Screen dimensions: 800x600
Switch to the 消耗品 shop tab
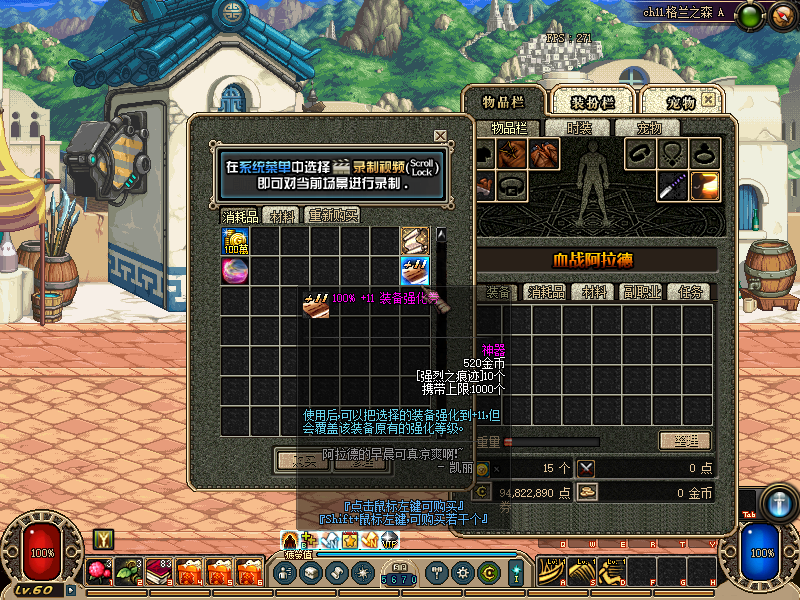point(240,216)
